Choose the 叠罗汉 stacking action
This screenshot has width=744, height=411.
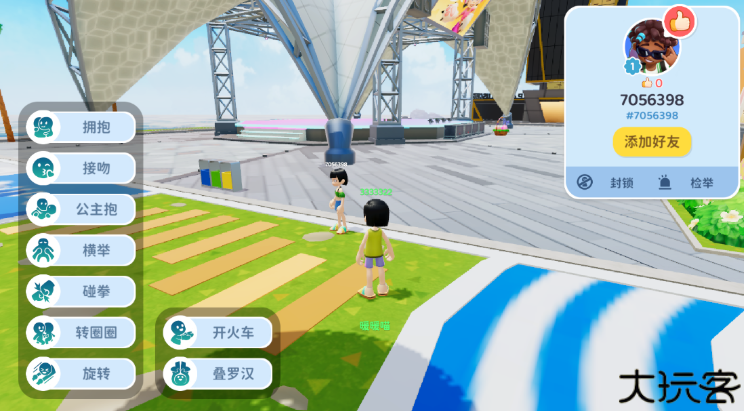[x=217, y=373]
